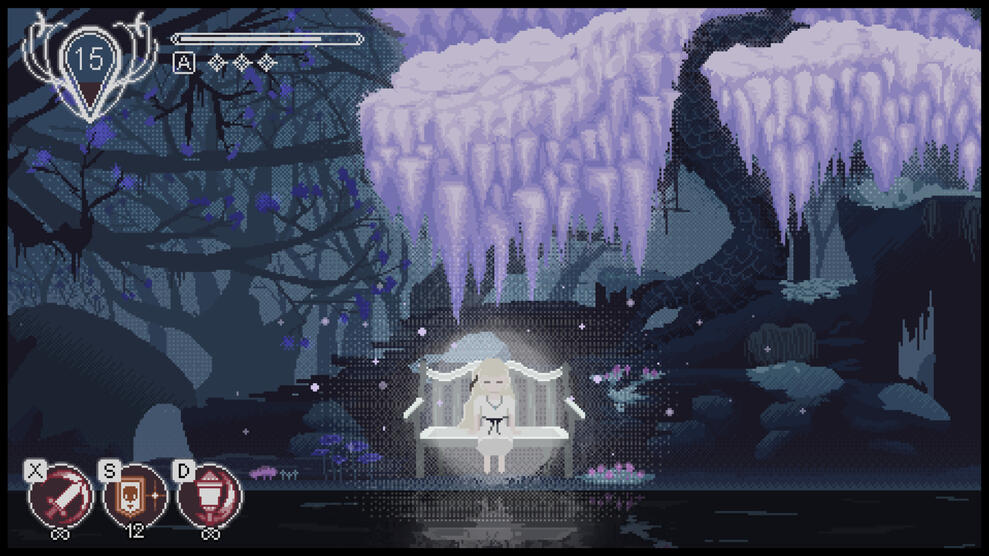Image resolution: width=989 pixels, height=556 pixels.
Task: Activate the skull banner spirit skill
Action: (x=135, y=496)
